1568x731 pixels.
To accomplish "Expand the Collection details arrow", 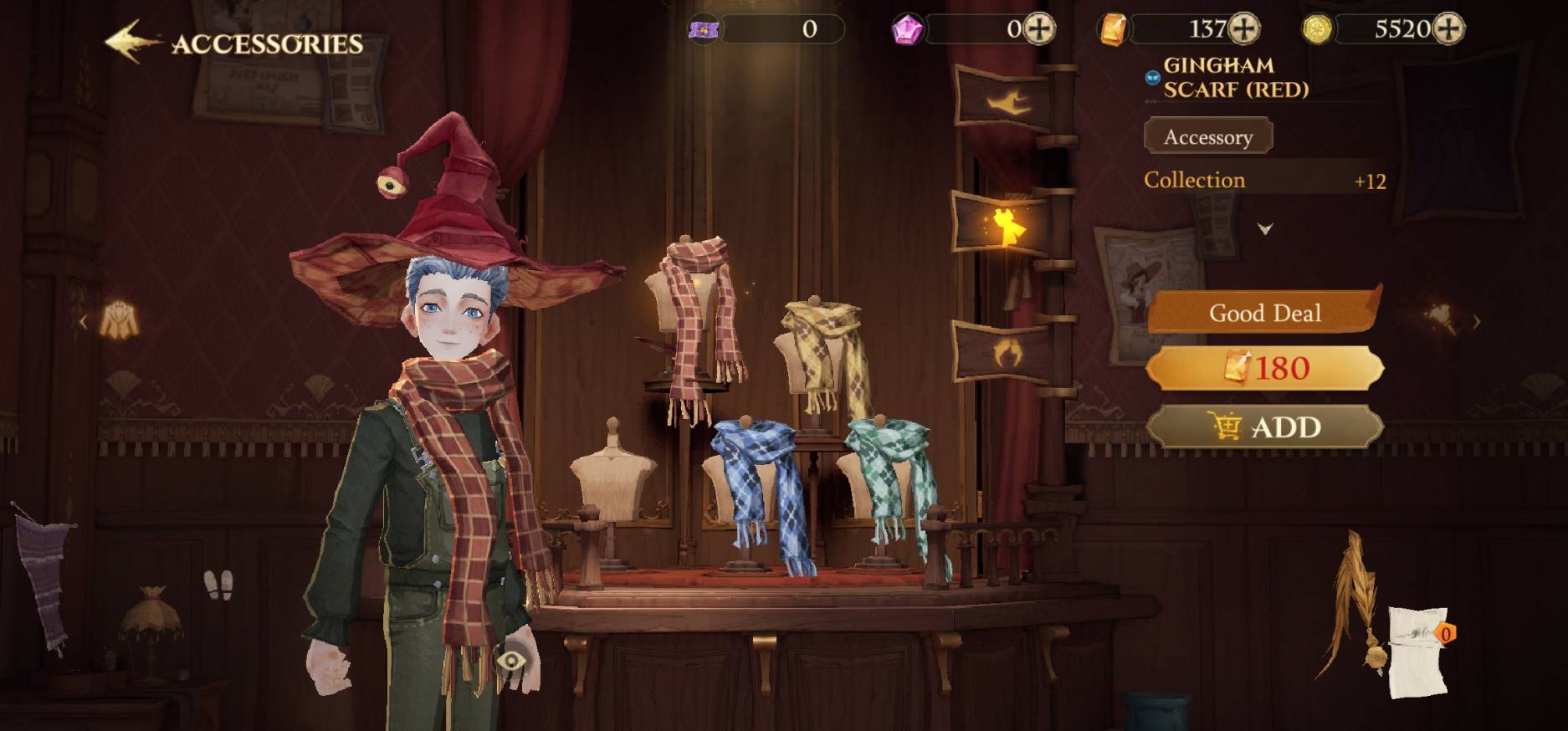I will tap(1265, 228).
